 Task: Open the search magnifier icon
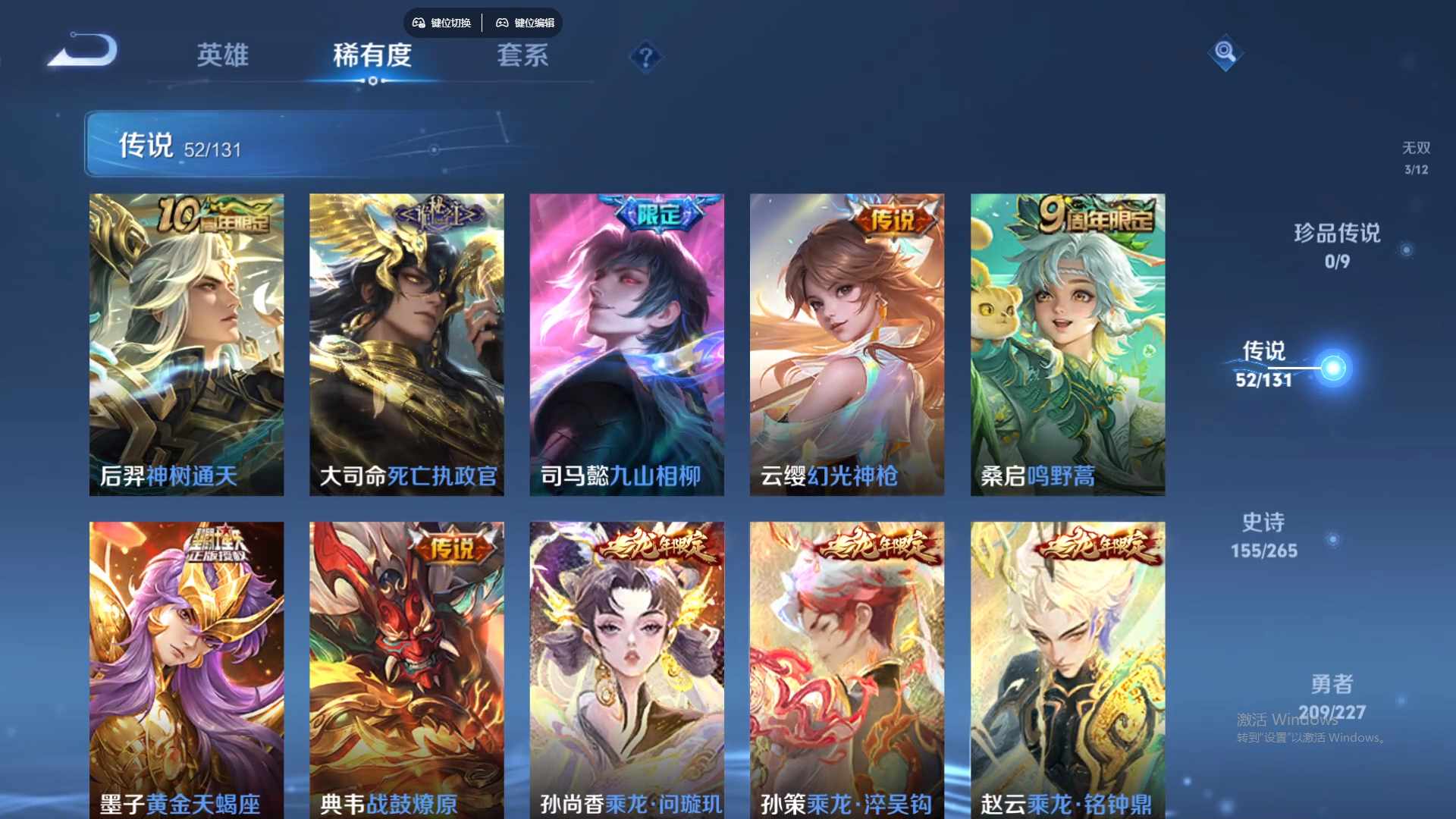[1225, 53]
